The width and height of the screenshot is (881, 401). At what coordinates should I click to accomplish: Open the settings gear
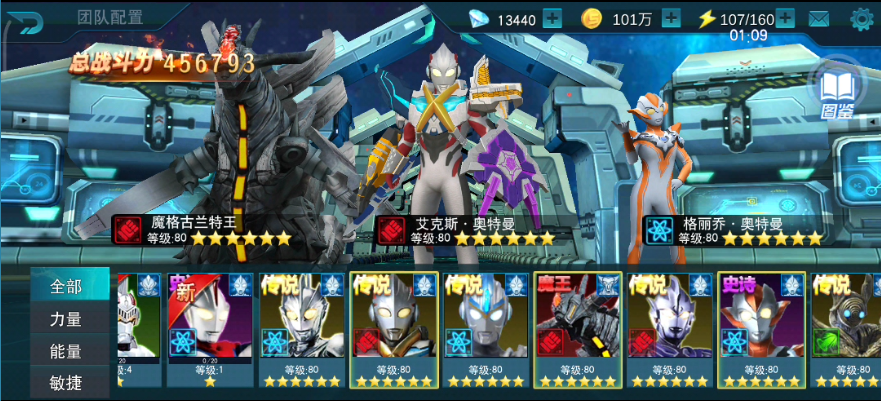click(861, 18)
